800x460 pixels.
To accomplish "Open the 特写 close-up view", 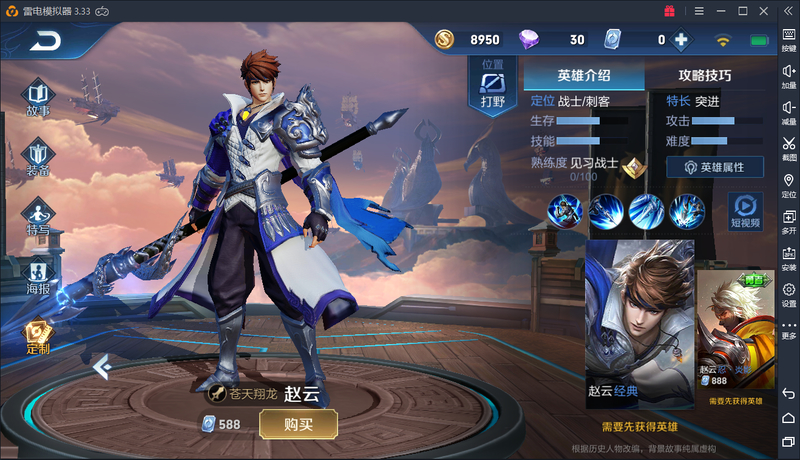I will click(x=39, y=217).
